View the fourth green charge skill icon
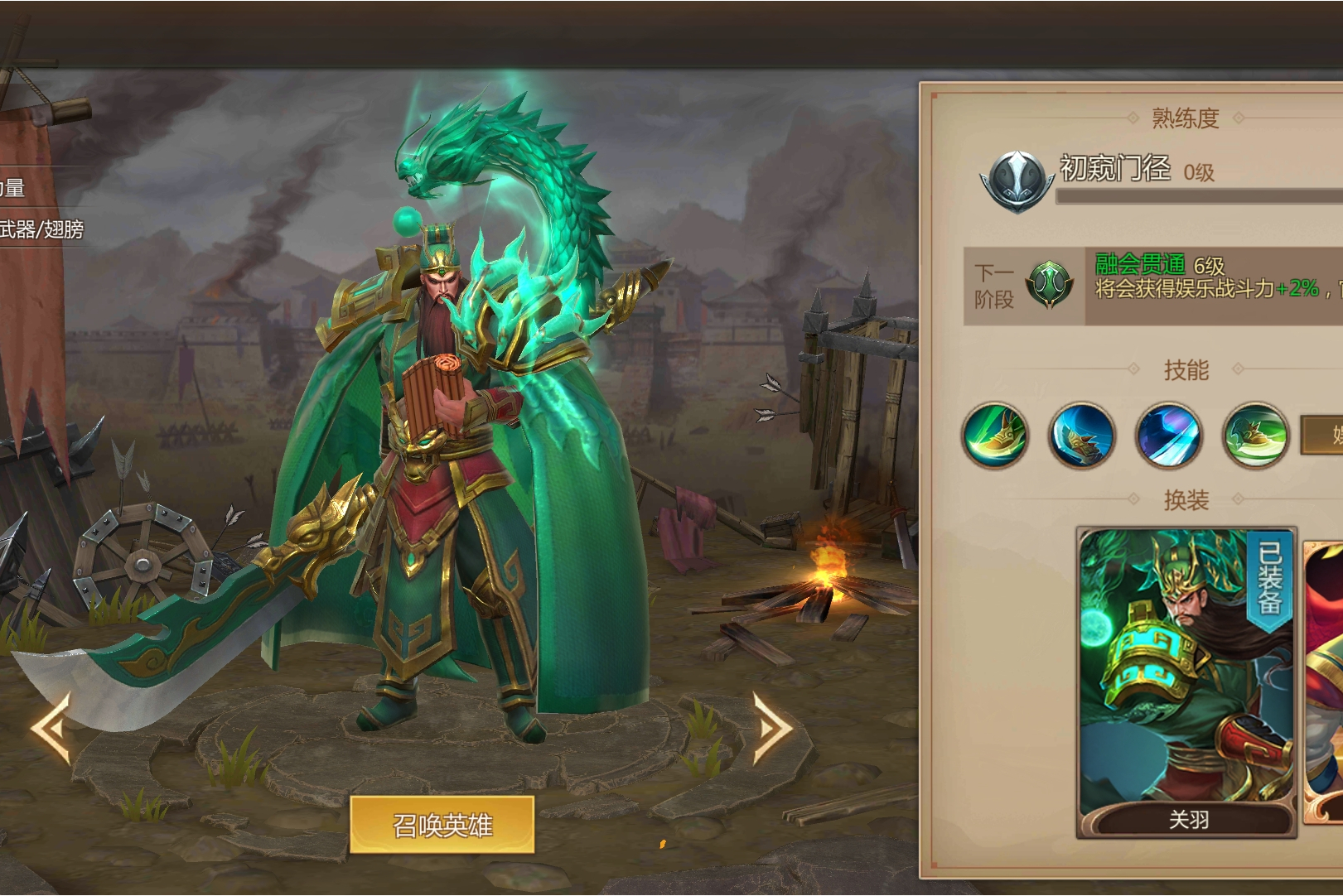 [x=1255, y=436]
